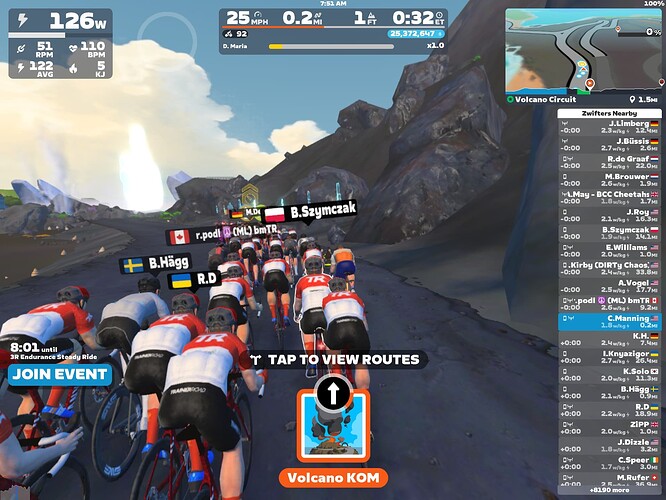Click the ring-shaped power-up slot
This screenshot has width=666, height=500.
coord(161,37)
